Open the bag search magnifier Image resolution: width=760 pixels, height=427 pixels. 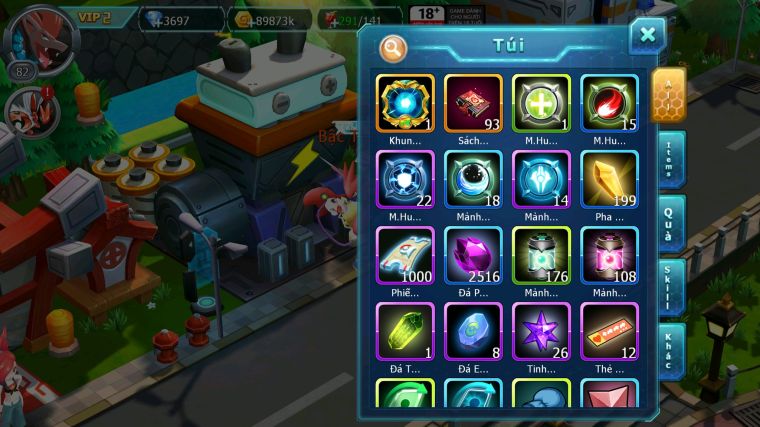click(x=393, y=46)
